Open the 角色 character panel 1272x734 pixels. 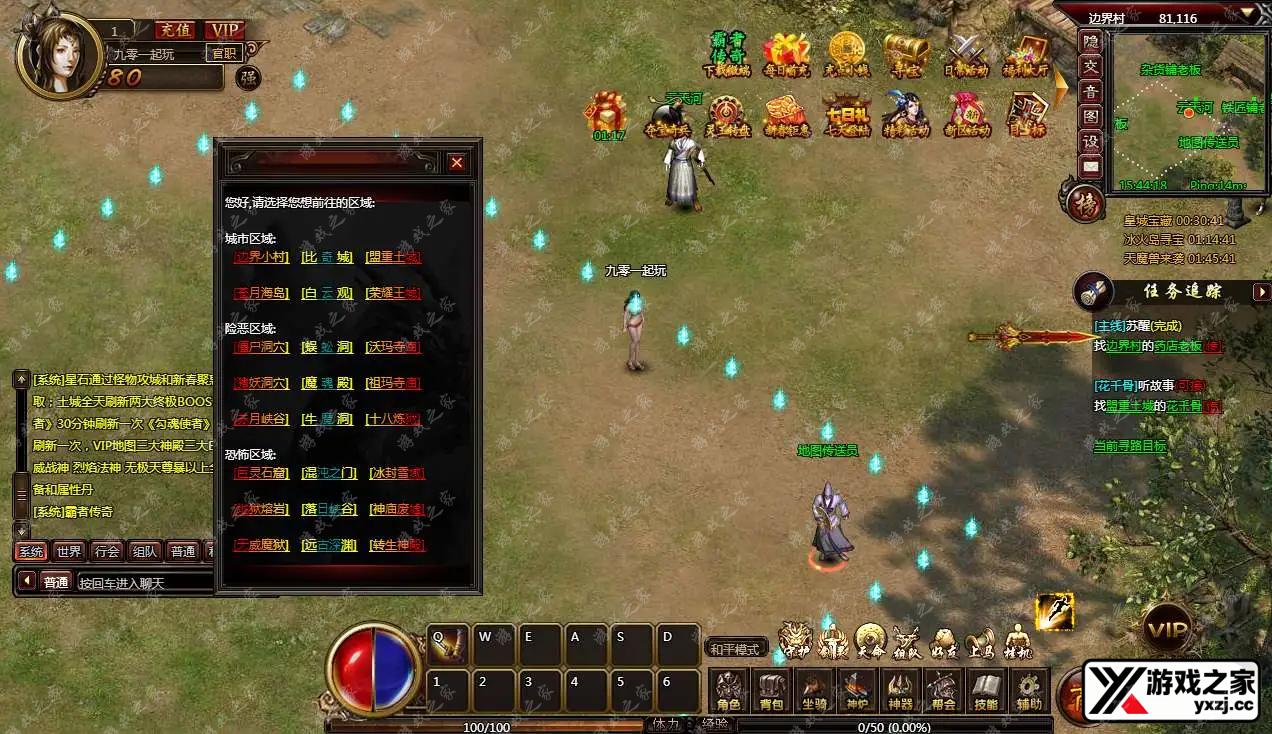728,691
